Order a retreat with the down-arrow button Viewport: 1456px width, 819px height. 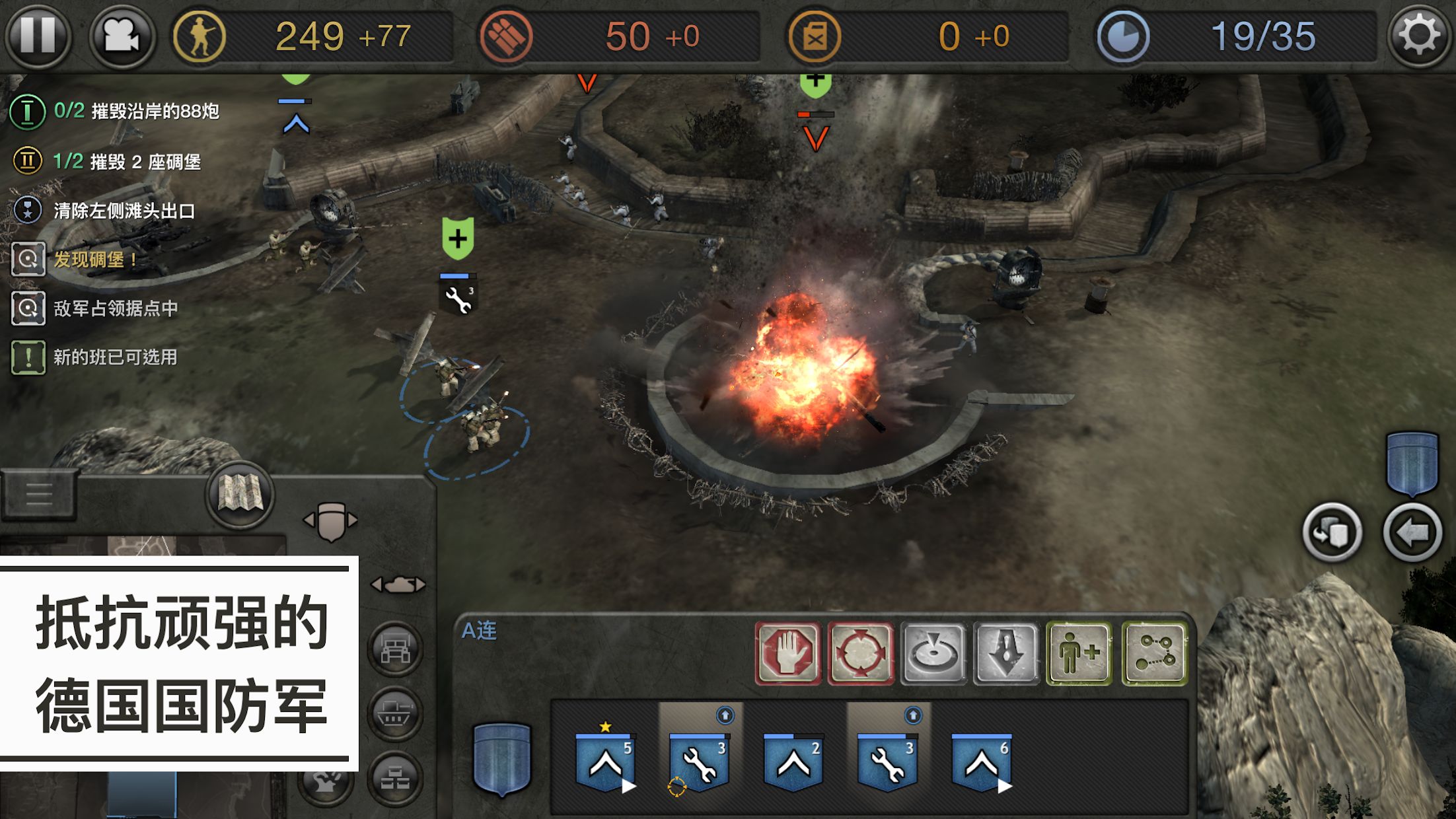click(1006, 653)
